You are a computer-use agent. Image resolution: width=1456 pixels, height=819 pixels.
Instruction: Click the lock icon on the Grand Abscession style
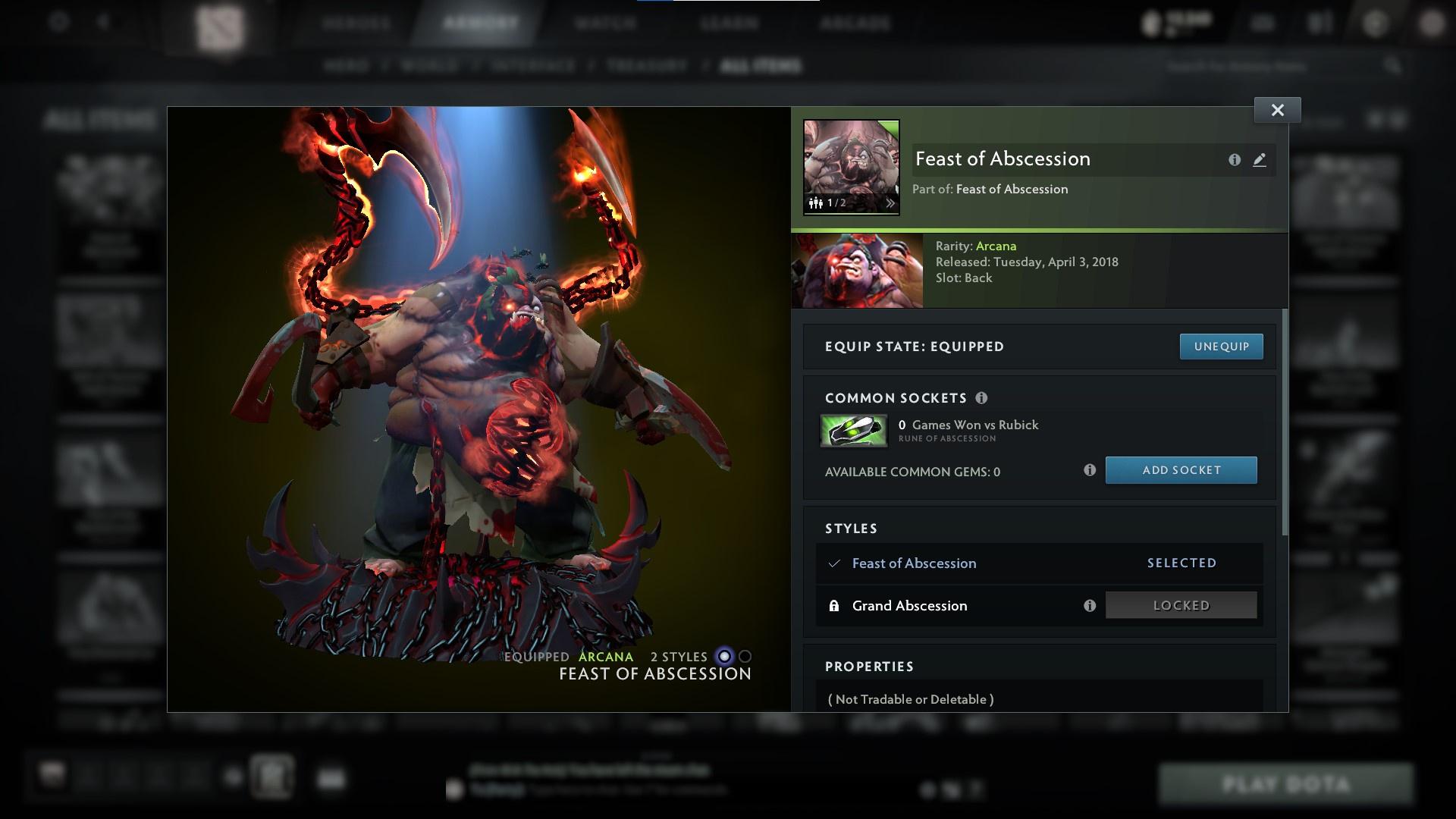[836, 605]
